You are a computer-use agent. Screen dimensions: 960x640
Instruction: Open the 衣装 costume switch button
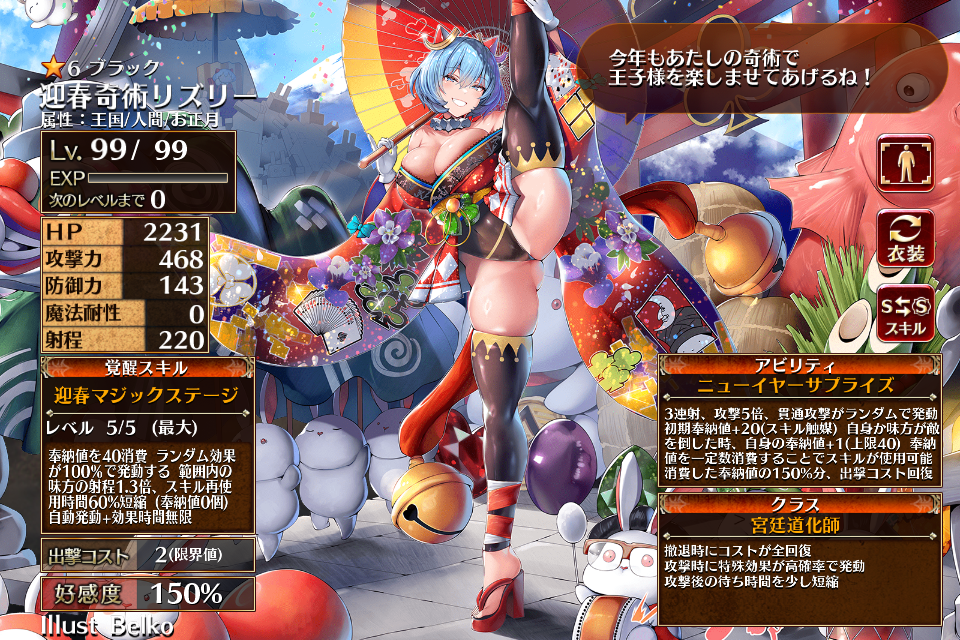906,238
